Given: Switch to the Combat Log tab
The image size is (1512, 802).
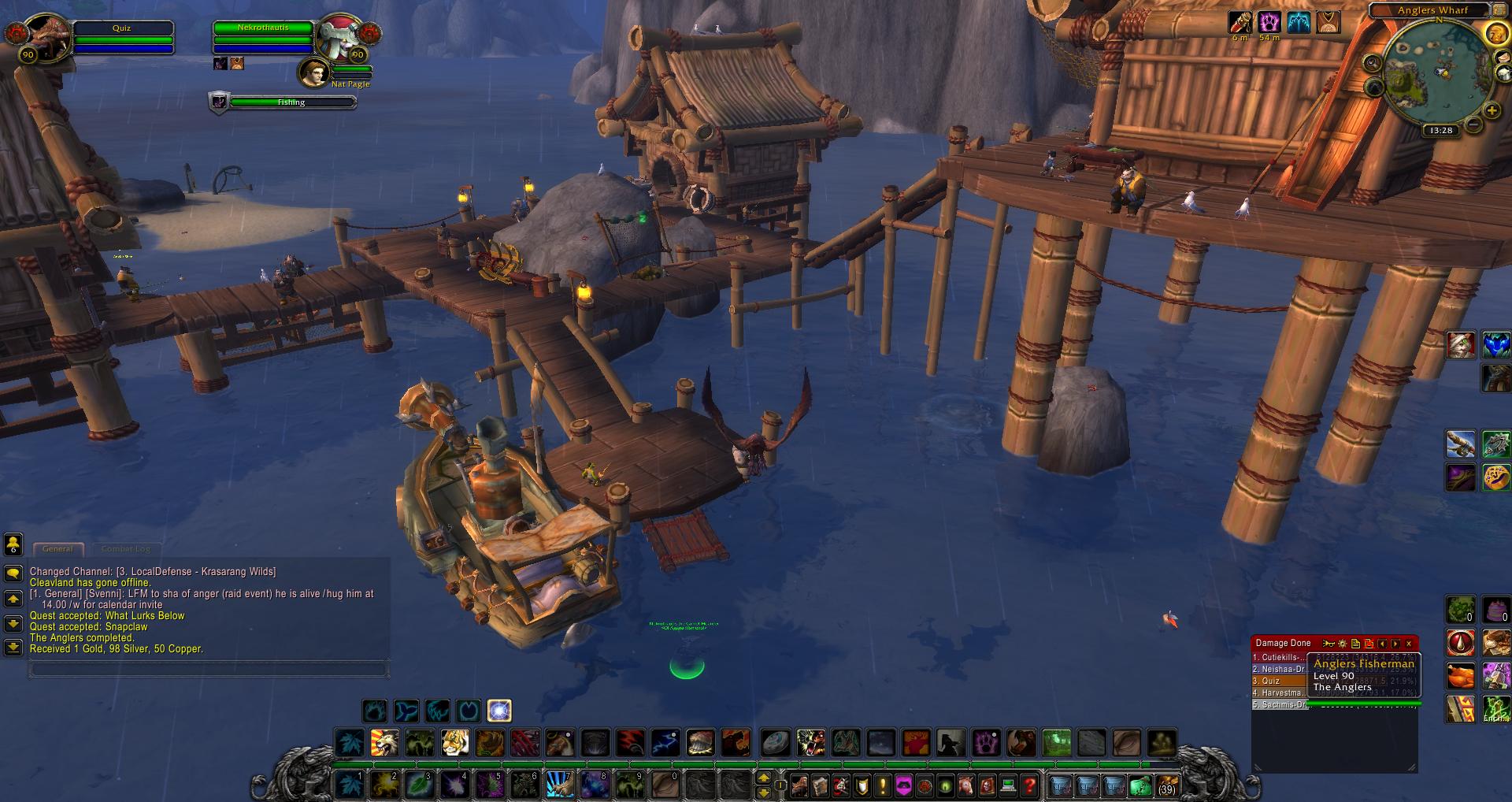Looking at the screenshot, I should (125, 548).
